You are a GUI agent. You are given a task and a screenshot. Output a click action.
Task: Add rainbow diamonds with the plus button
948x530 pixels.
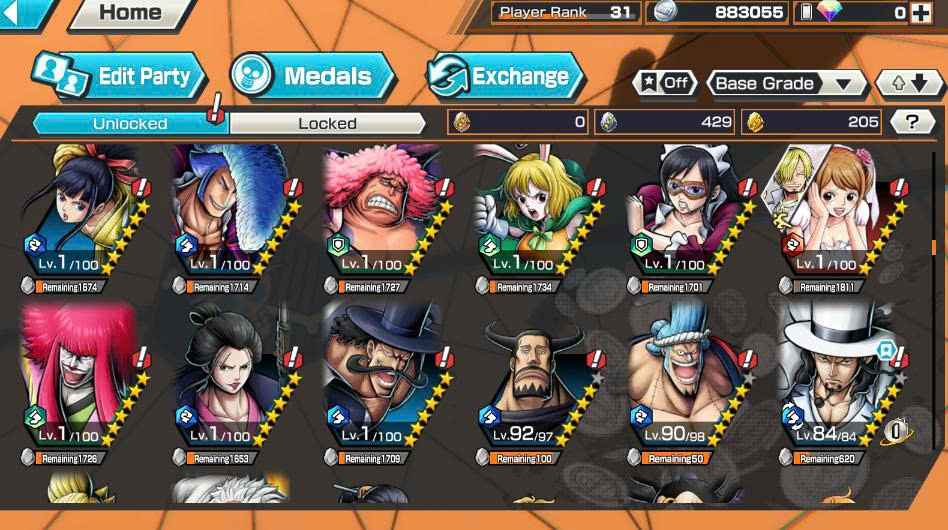click(x=921, y=13)
